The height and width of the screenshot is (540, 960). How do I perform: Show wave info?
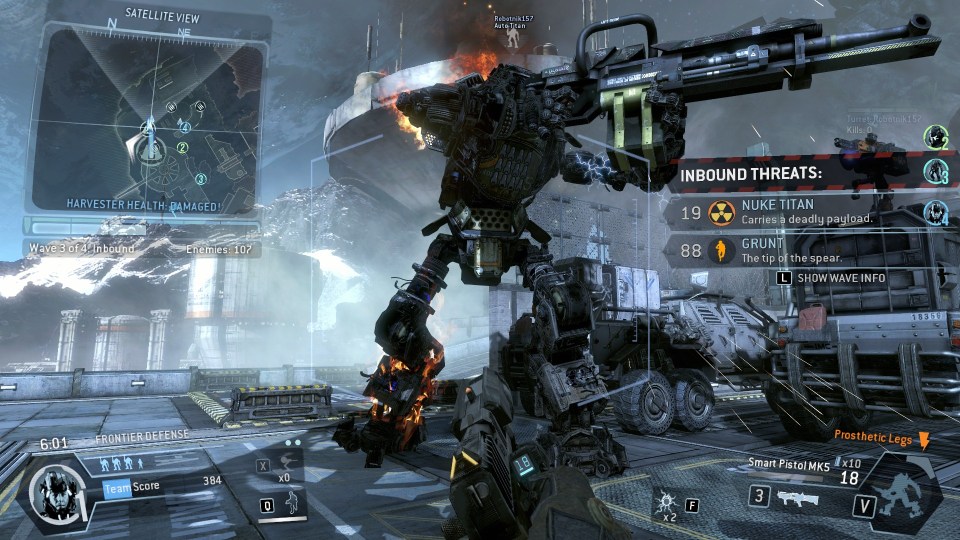(x=830, y=277)
